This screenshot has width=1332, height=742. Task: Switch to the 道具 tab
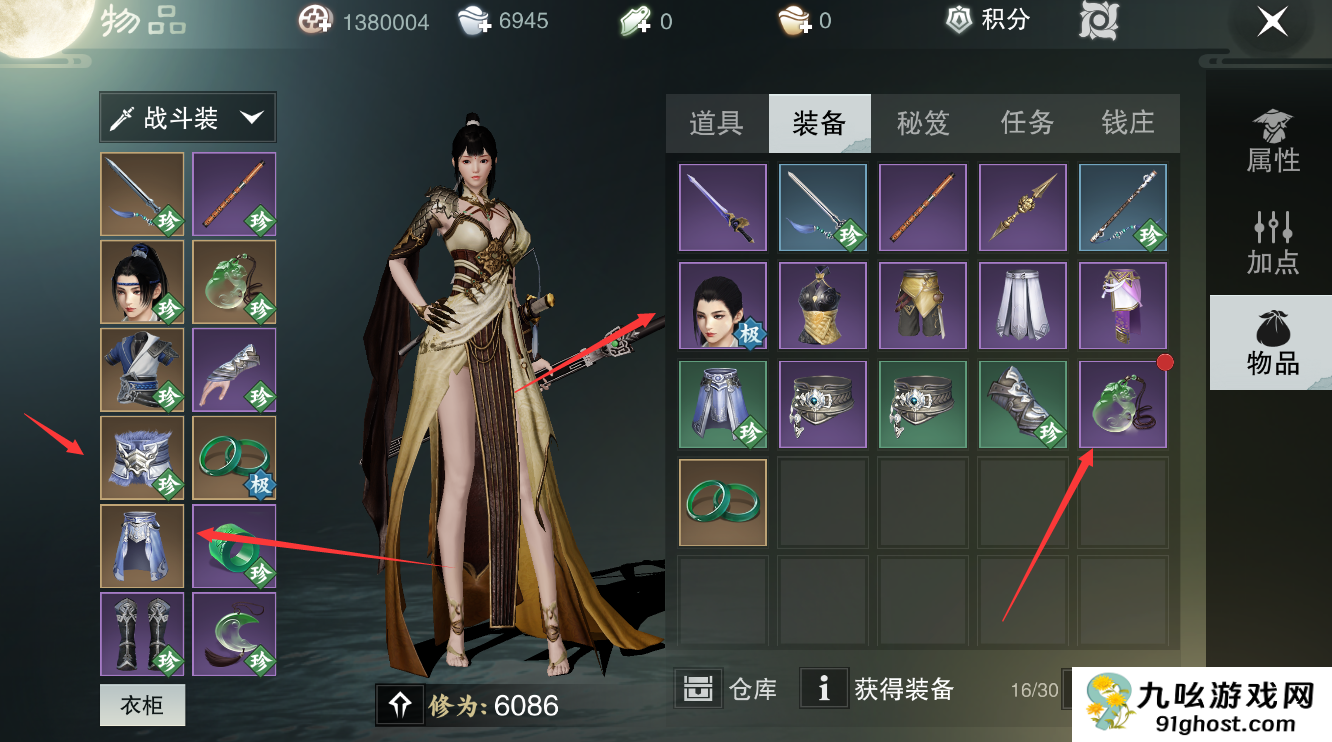716,123
